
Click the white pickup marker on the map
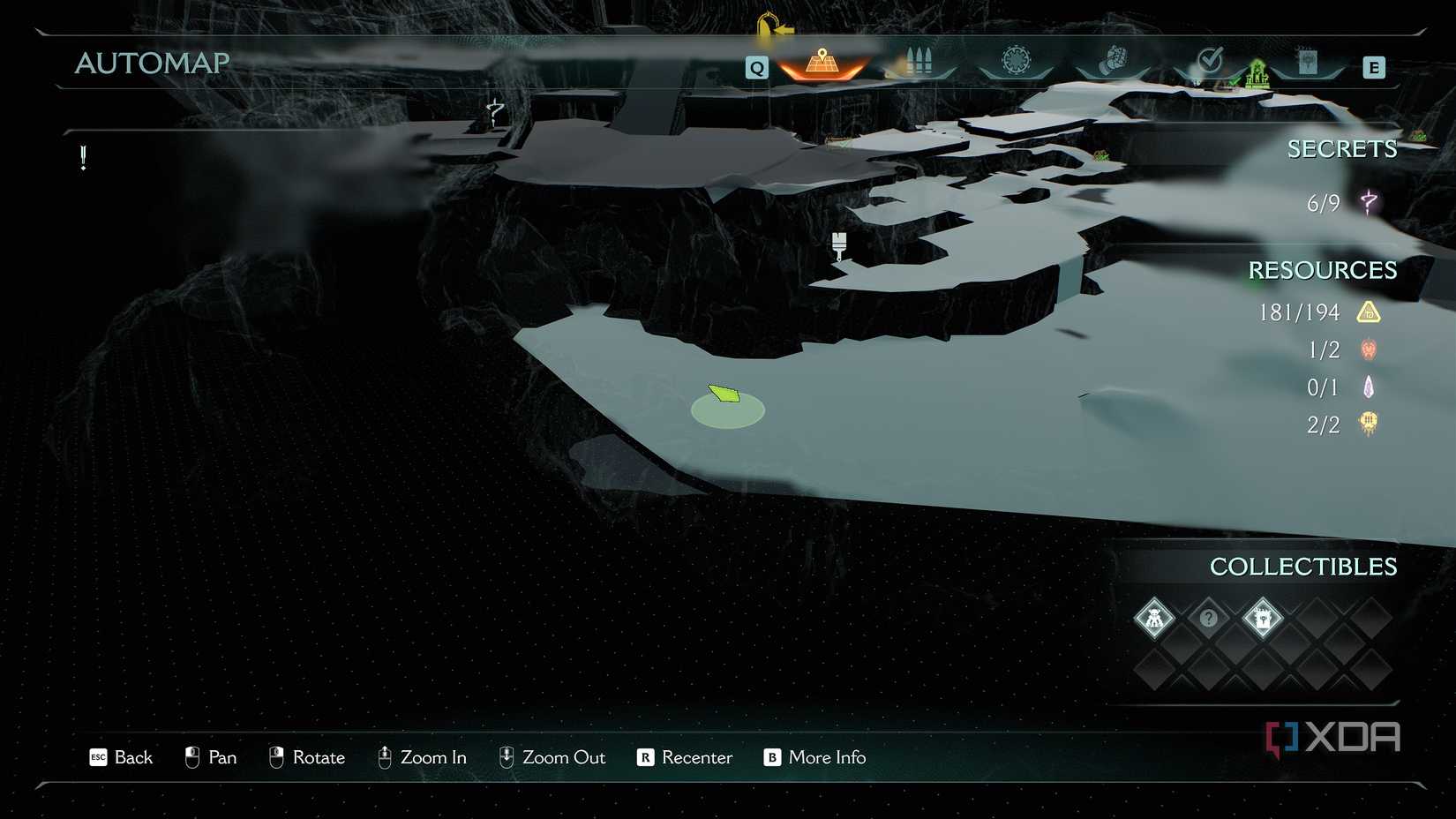click(x=839, y=244)
